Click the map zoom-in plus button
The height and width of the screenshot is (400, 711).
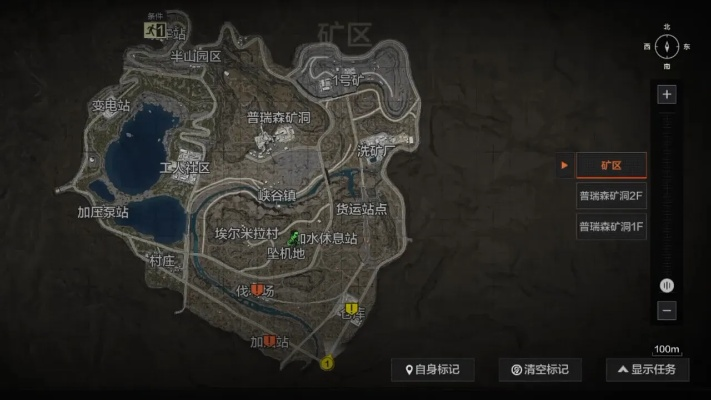click(x=667, y=95)
